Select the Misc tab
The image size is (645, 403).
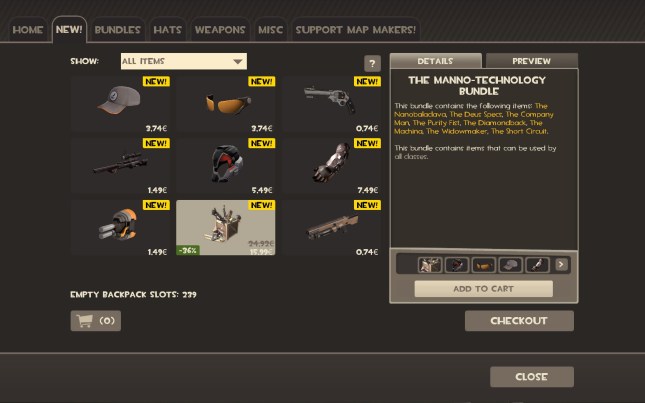(271, 30)
